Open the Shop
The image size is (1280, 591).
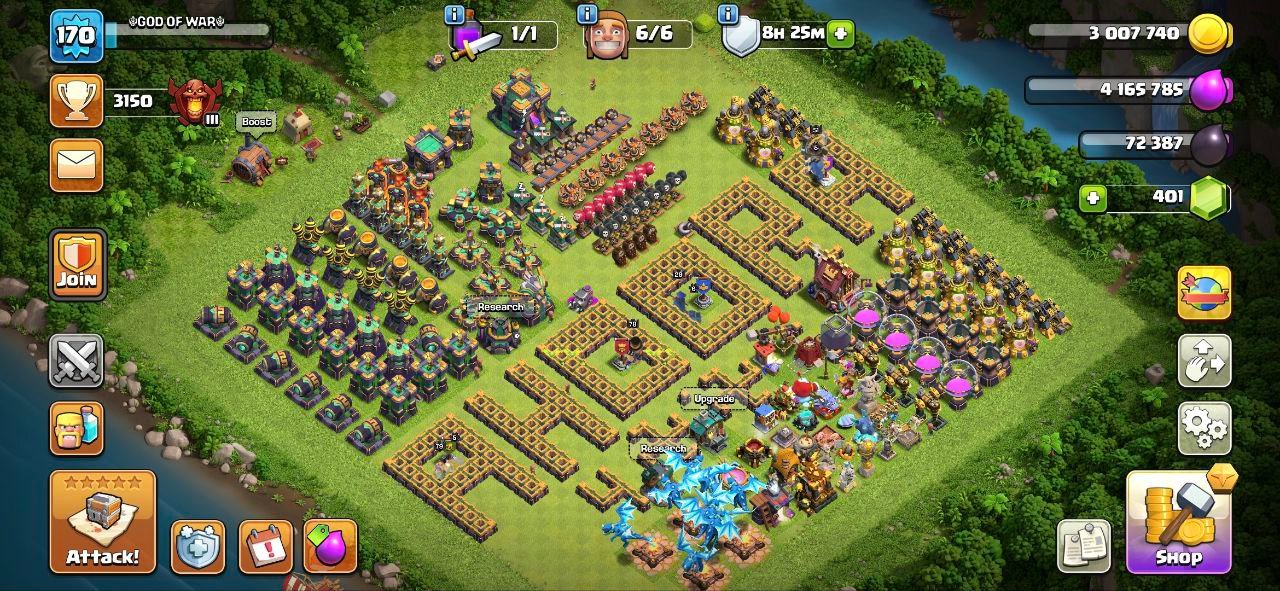coord(1179,521)
